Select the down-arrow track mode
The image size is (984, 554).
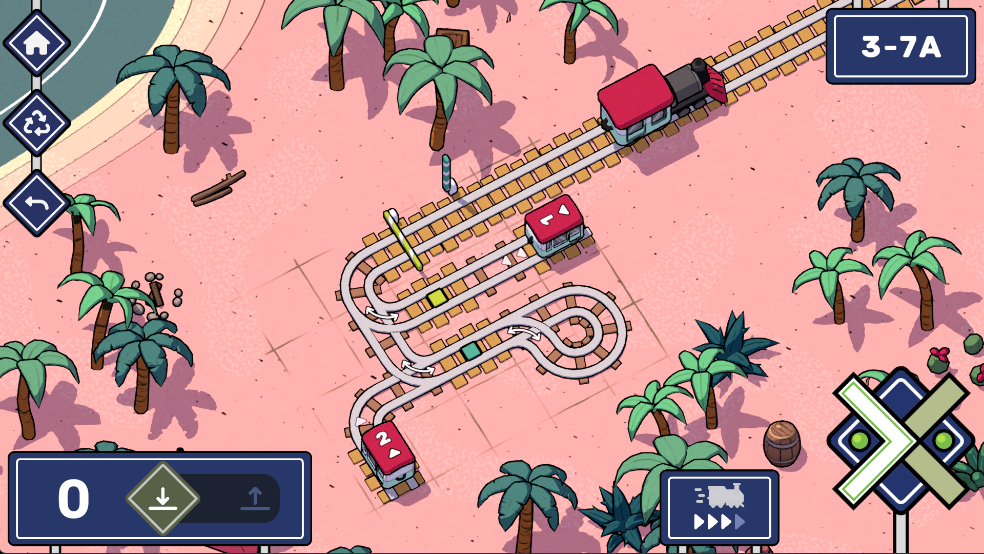point(163,498)
